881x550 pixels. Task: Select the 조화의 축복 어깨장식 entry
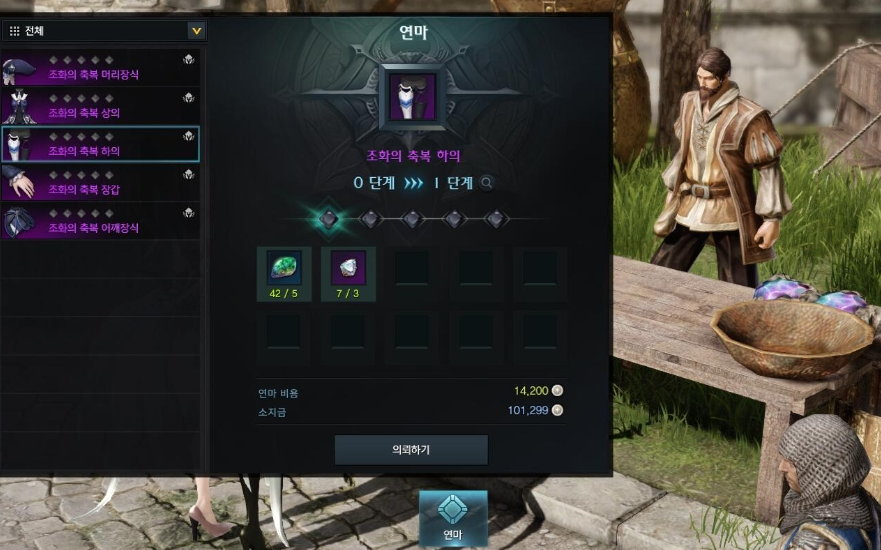(x=100, y=221)
